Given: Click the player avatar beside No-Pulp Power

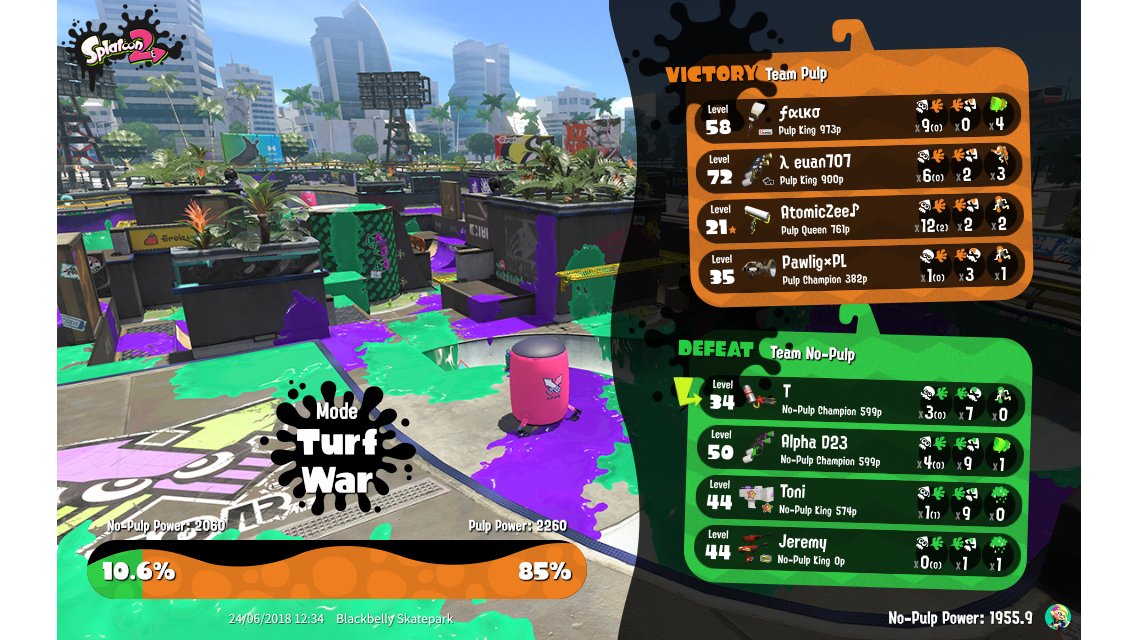Looking at the screenshot, I should tap(1056, 617).
